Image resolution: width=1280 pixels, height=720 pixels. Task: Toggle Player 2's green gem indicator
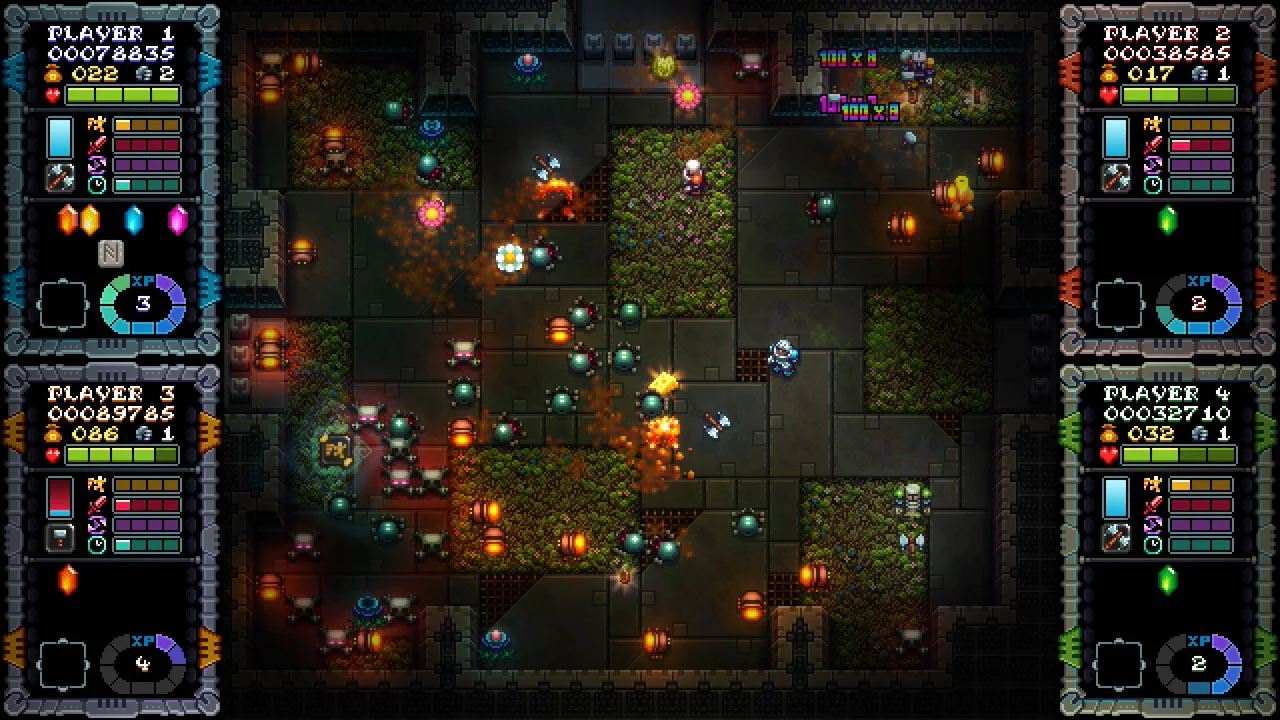[1167, 220]
